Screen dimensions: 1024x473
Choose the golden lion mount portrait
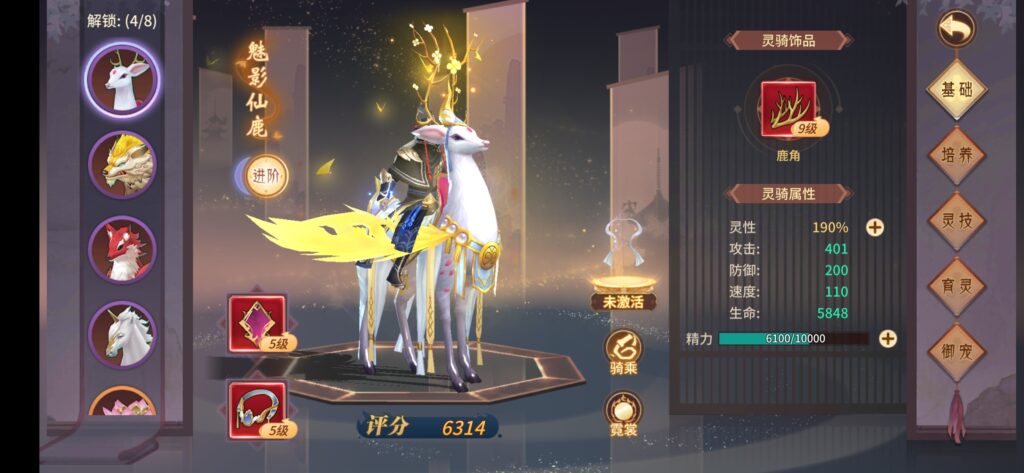[x=123, y=164]
